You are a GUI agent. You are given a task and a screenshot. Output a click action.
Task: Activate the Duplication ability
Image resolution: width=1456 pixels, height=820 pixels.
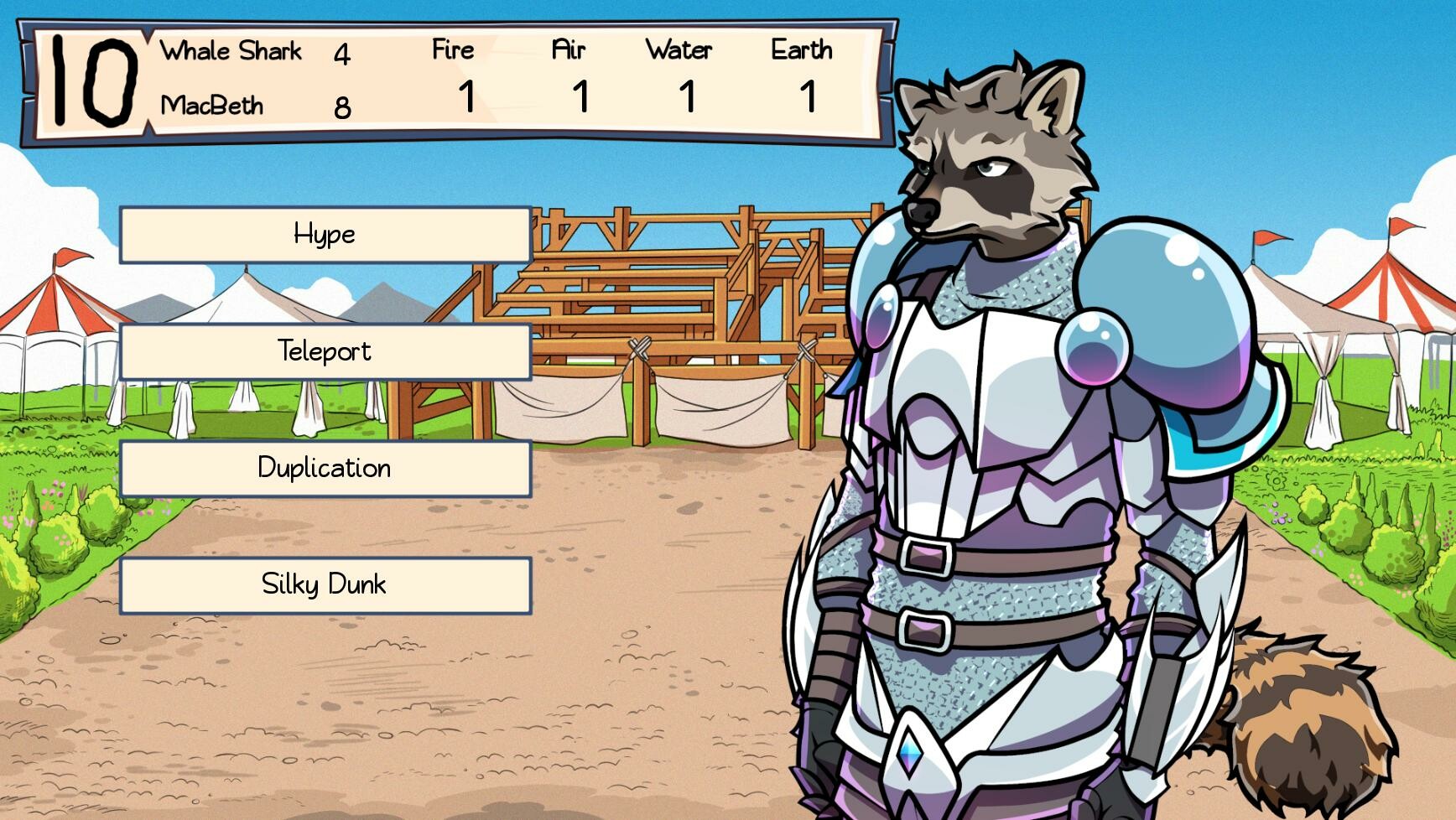point(325,469)
